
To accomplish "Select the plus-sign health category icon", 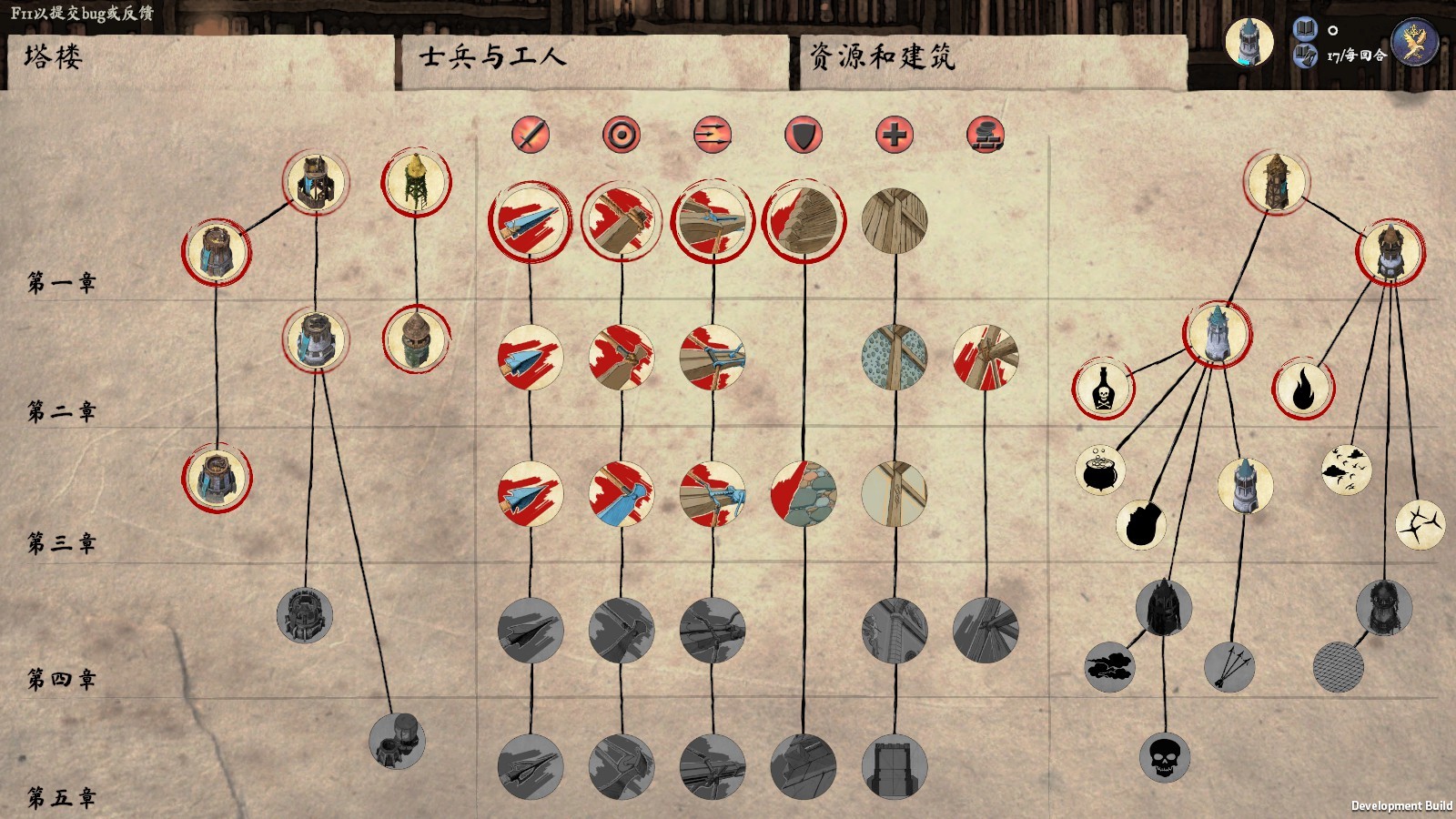I will pos(895,135).
